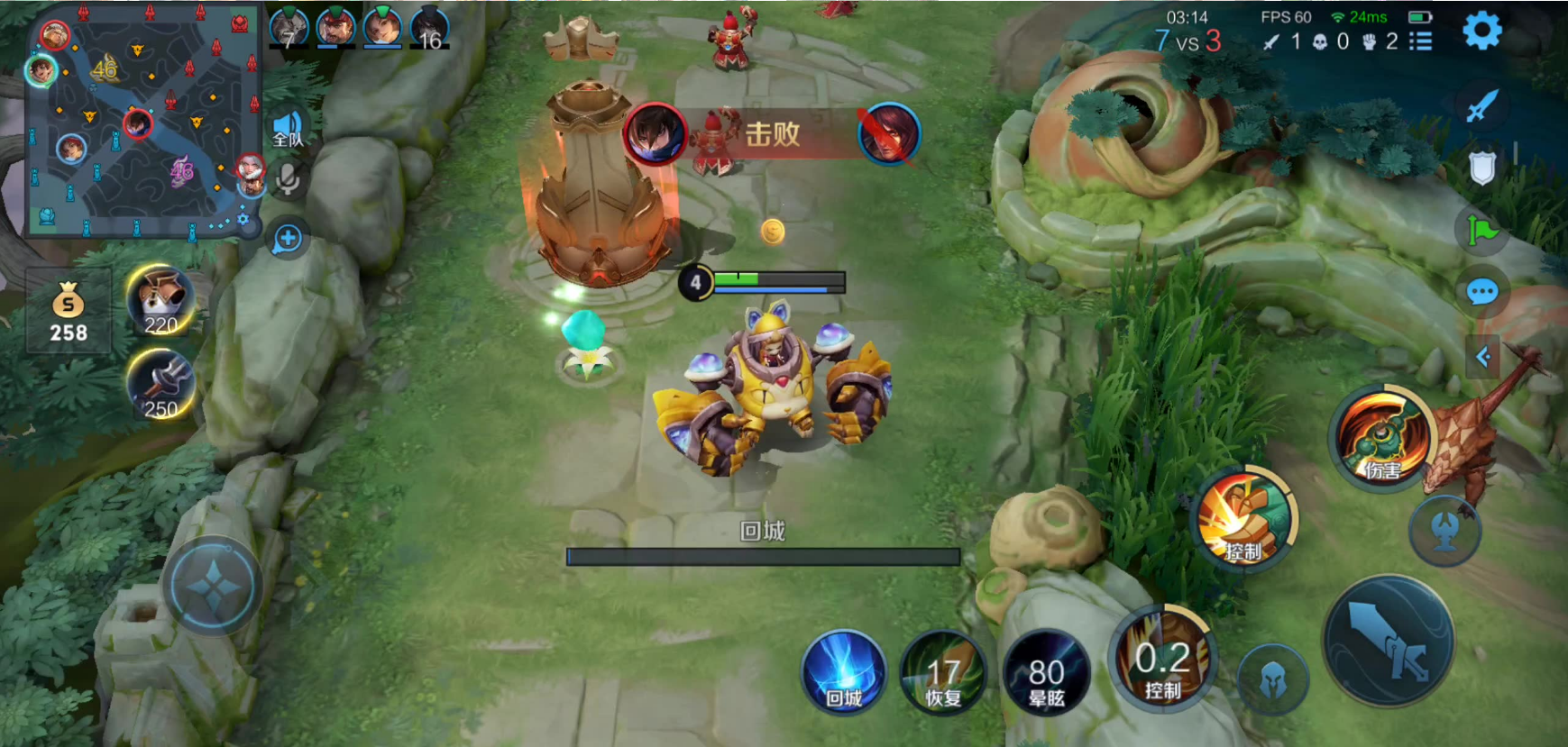1568x747 pixels.
Task: Toggle the microphone button
Action: click(x=288, y=180)
